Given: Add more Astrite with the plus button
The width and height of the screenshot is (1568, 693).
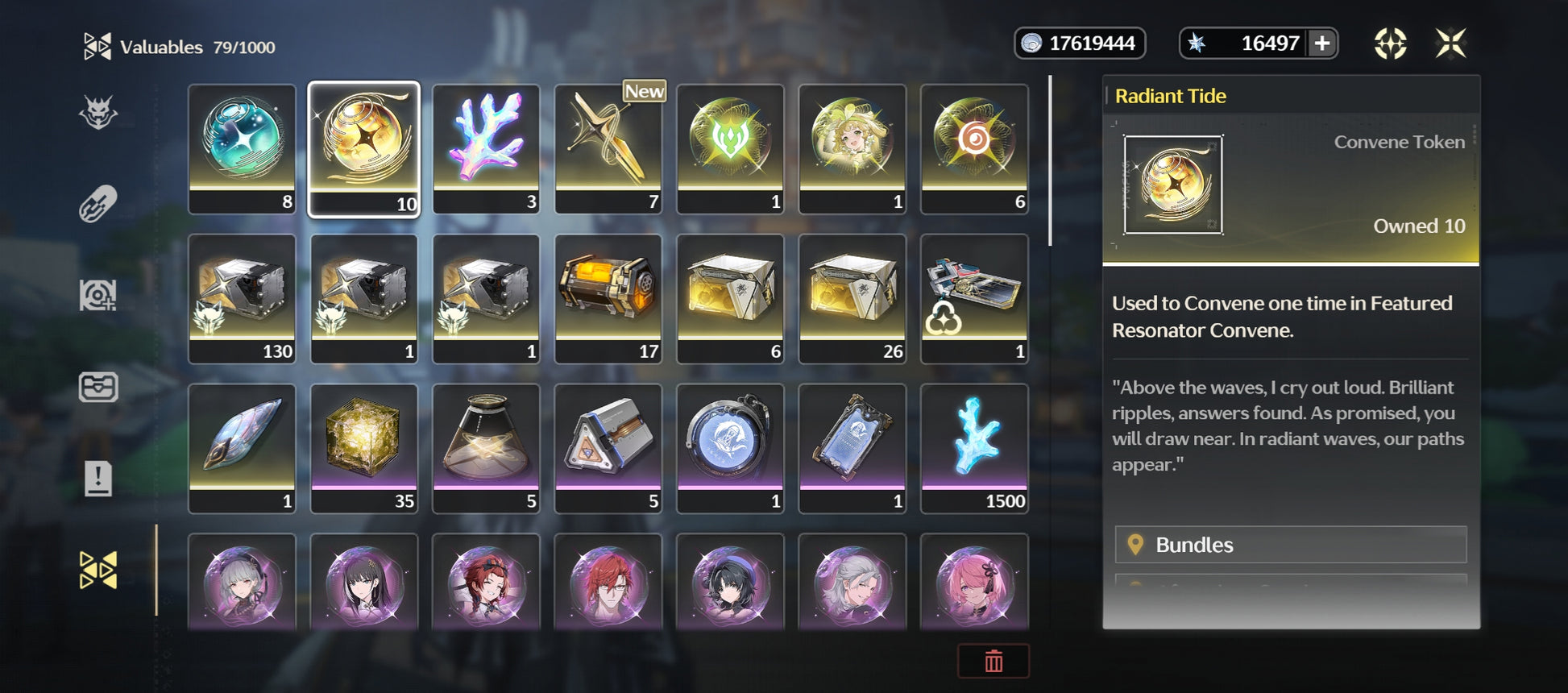Looking at the screenshot, I should [1322, 44].
